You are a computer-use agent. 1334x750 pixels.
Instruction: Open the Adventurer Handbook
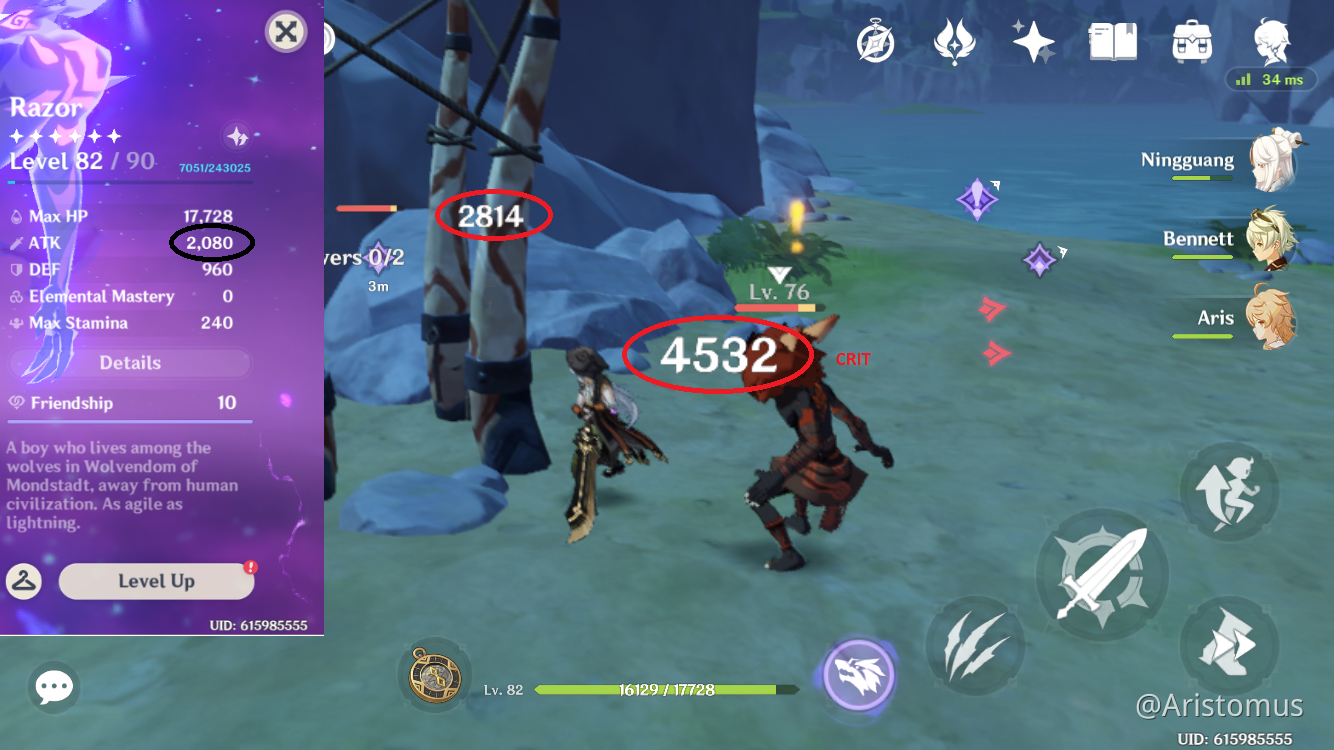tap(1112, 41)
